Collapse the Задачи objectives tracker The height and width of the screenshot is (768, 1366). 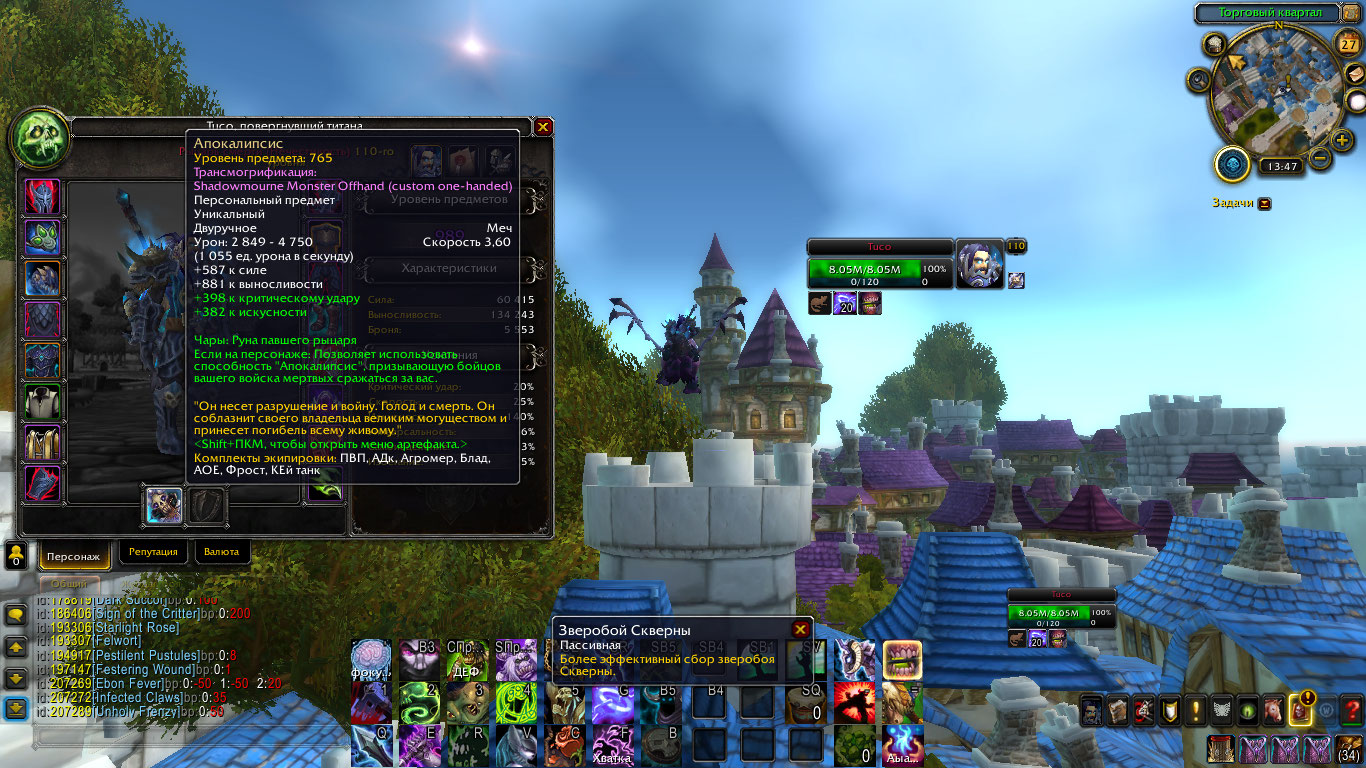click(x=1264, y=203)
